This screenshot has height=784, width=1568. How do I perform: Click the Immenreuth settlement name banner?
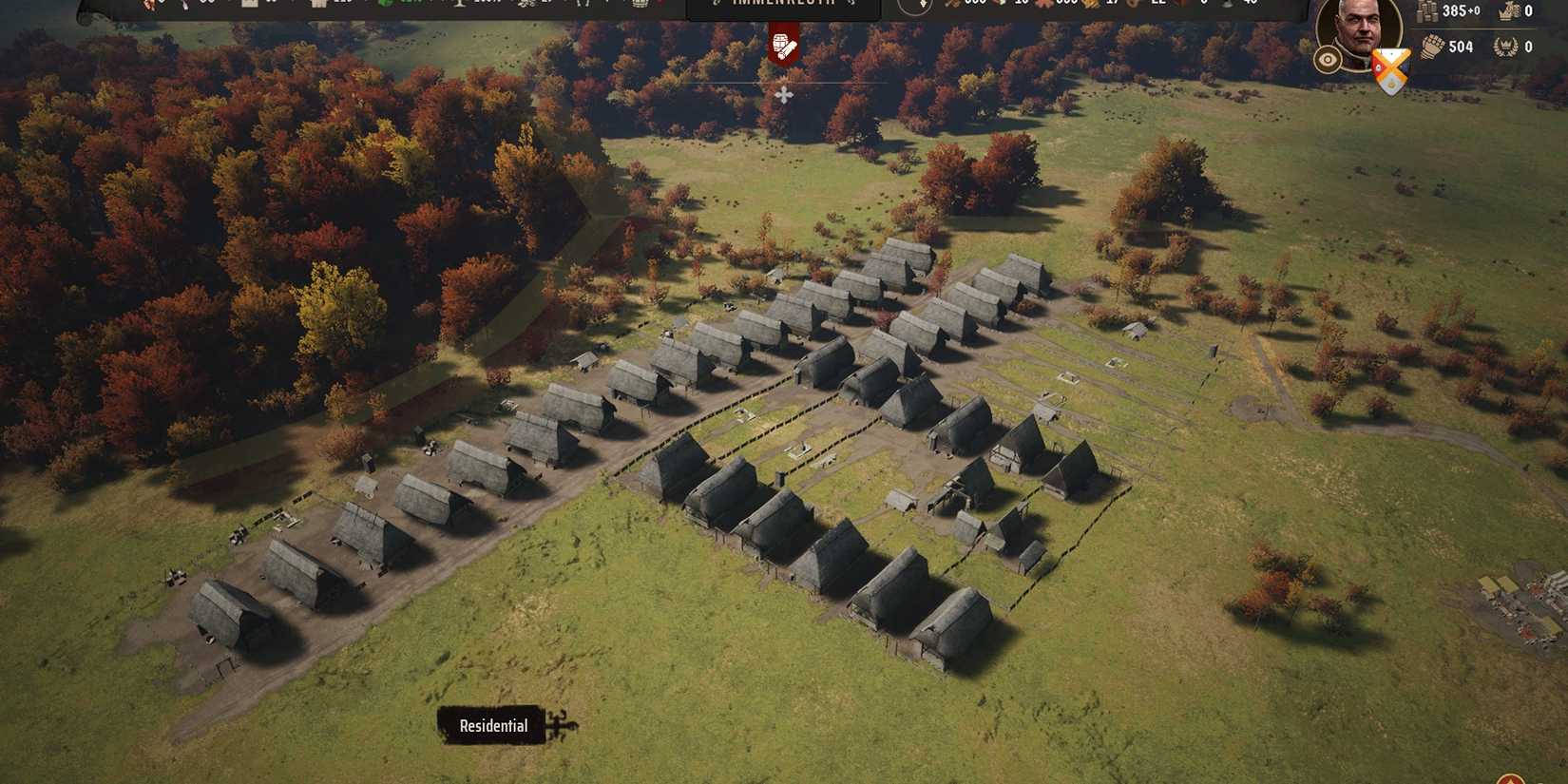[x=784, y=5]
